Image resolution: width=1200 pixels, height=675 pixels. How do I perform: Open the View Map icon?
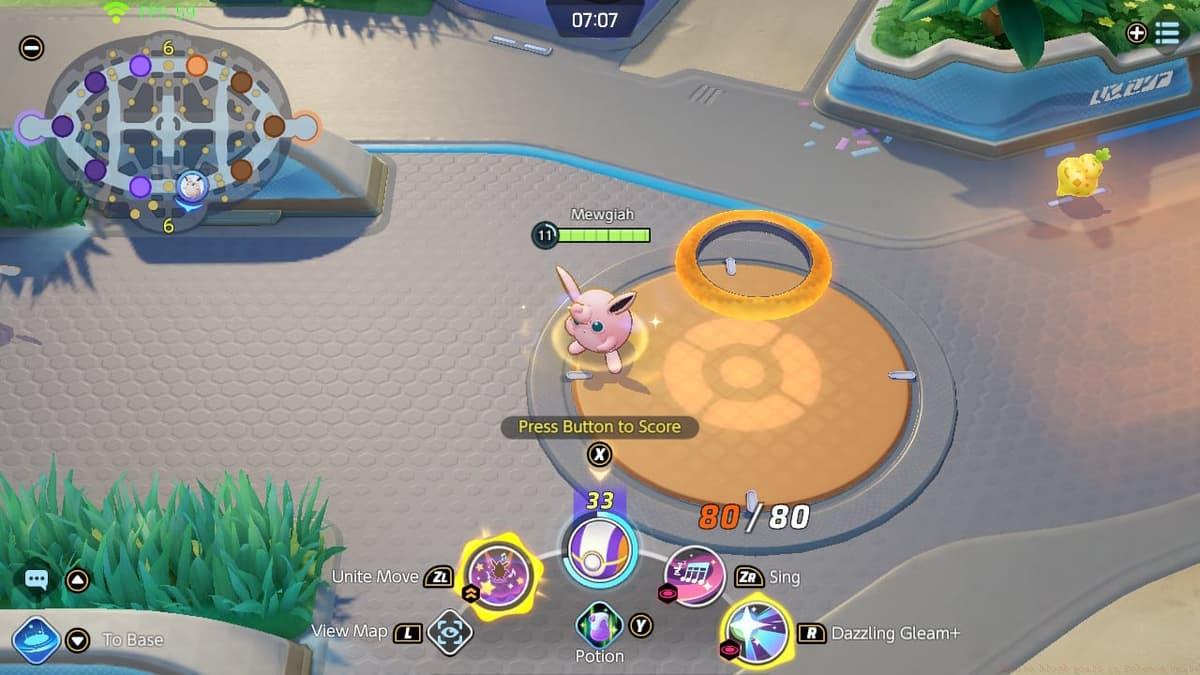click(x=449, y=632)
